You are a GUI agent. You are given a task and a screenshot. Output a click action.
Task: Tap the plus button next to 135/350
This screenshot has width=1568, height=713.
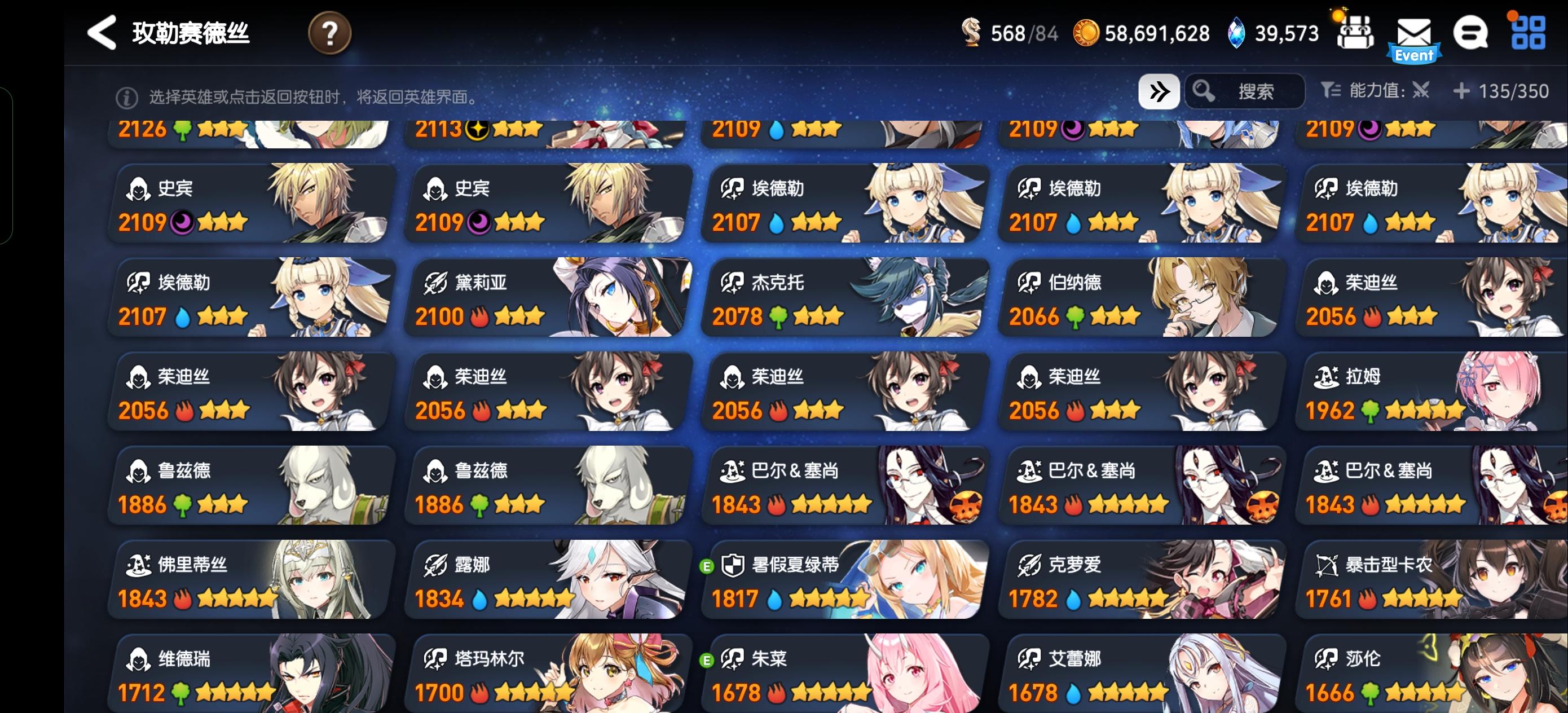pos(1461,91)
